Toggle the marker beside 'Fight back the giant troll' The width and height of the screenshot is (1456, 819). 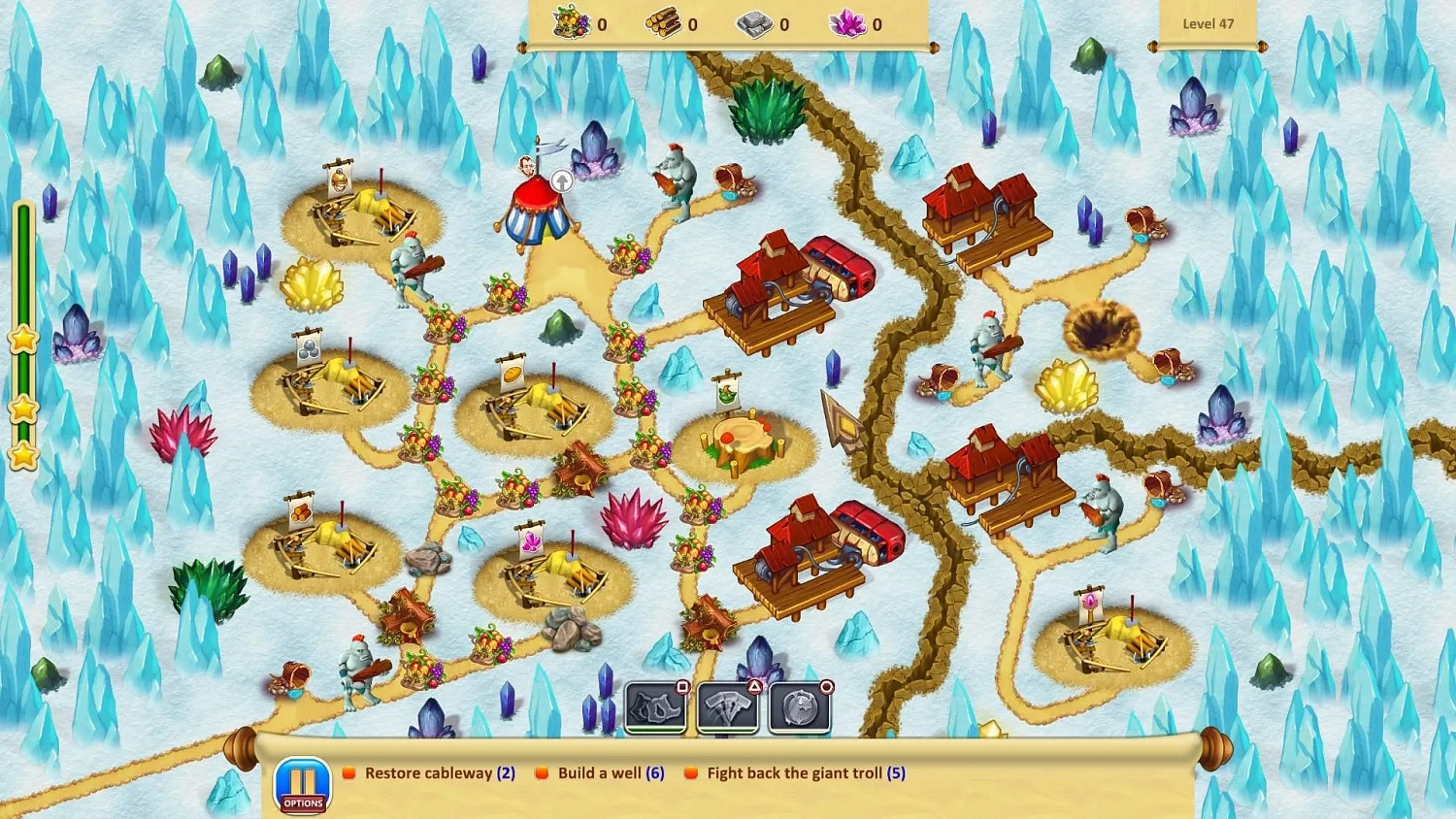690,772
